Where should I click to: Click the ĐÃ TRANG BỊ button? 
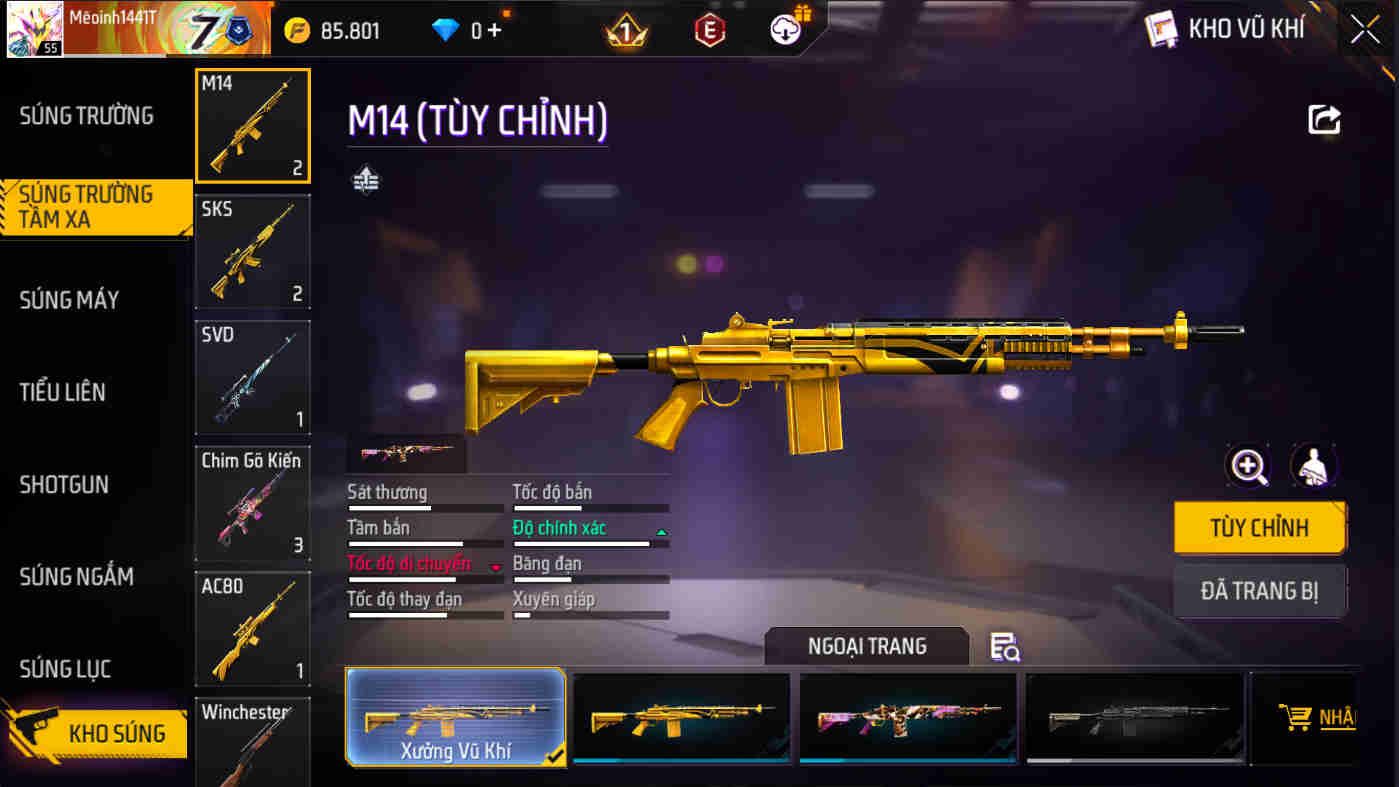(x=1260, y=591)
